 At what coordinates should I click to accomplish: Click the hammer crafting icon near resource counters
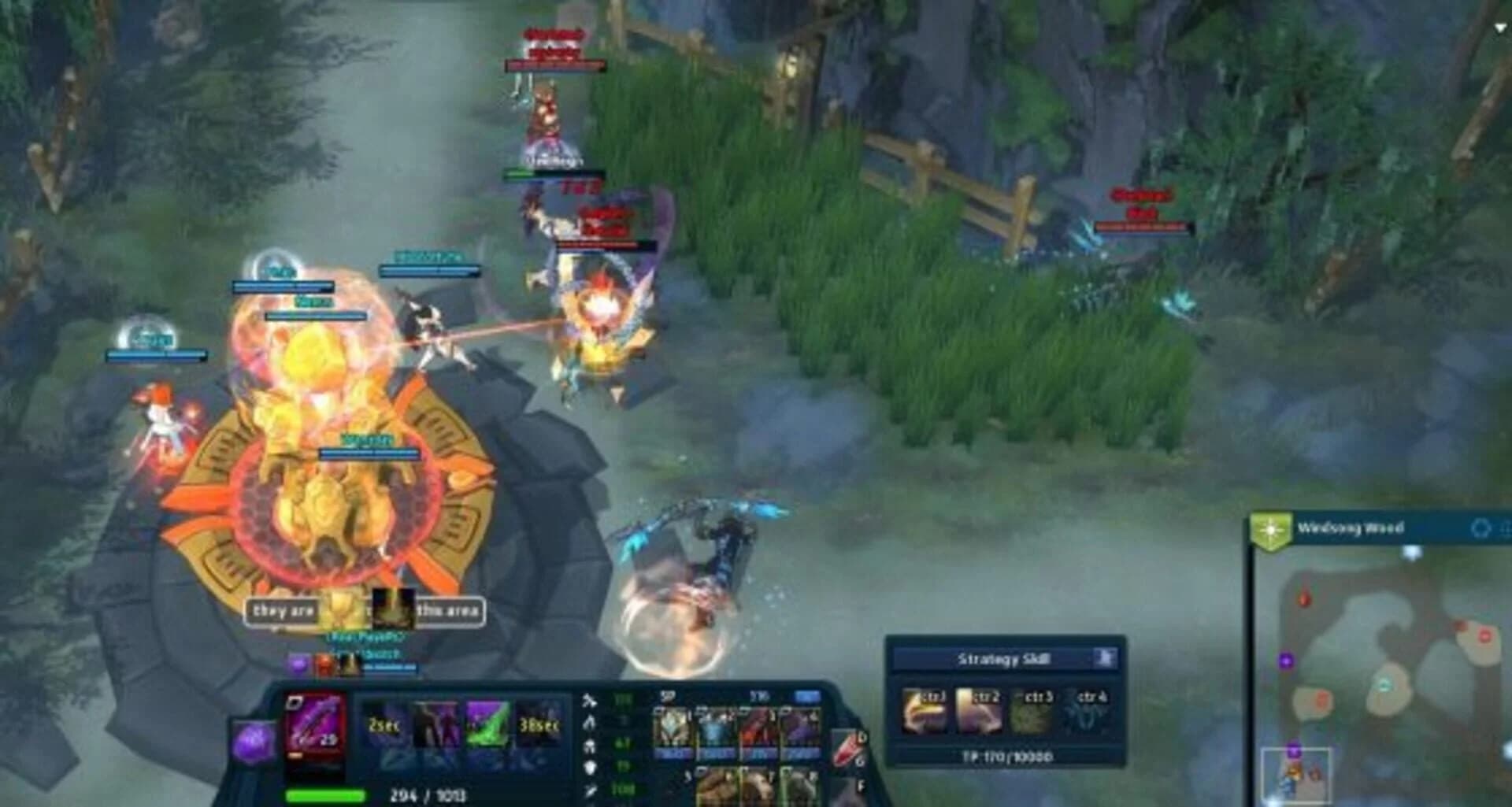click(589, 701)
